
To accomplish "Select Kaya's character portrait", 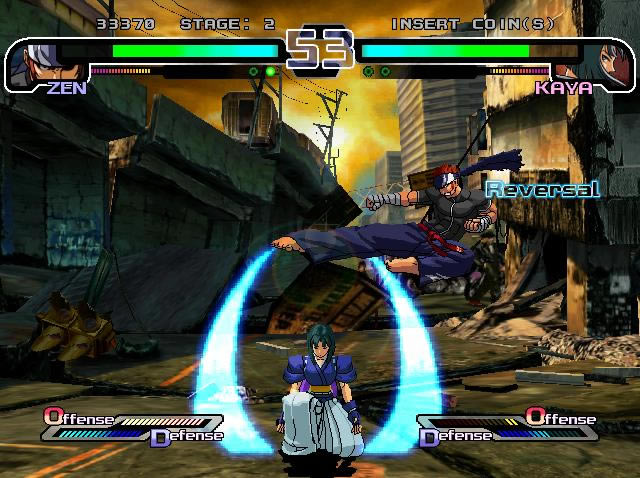I will [606, 62].
